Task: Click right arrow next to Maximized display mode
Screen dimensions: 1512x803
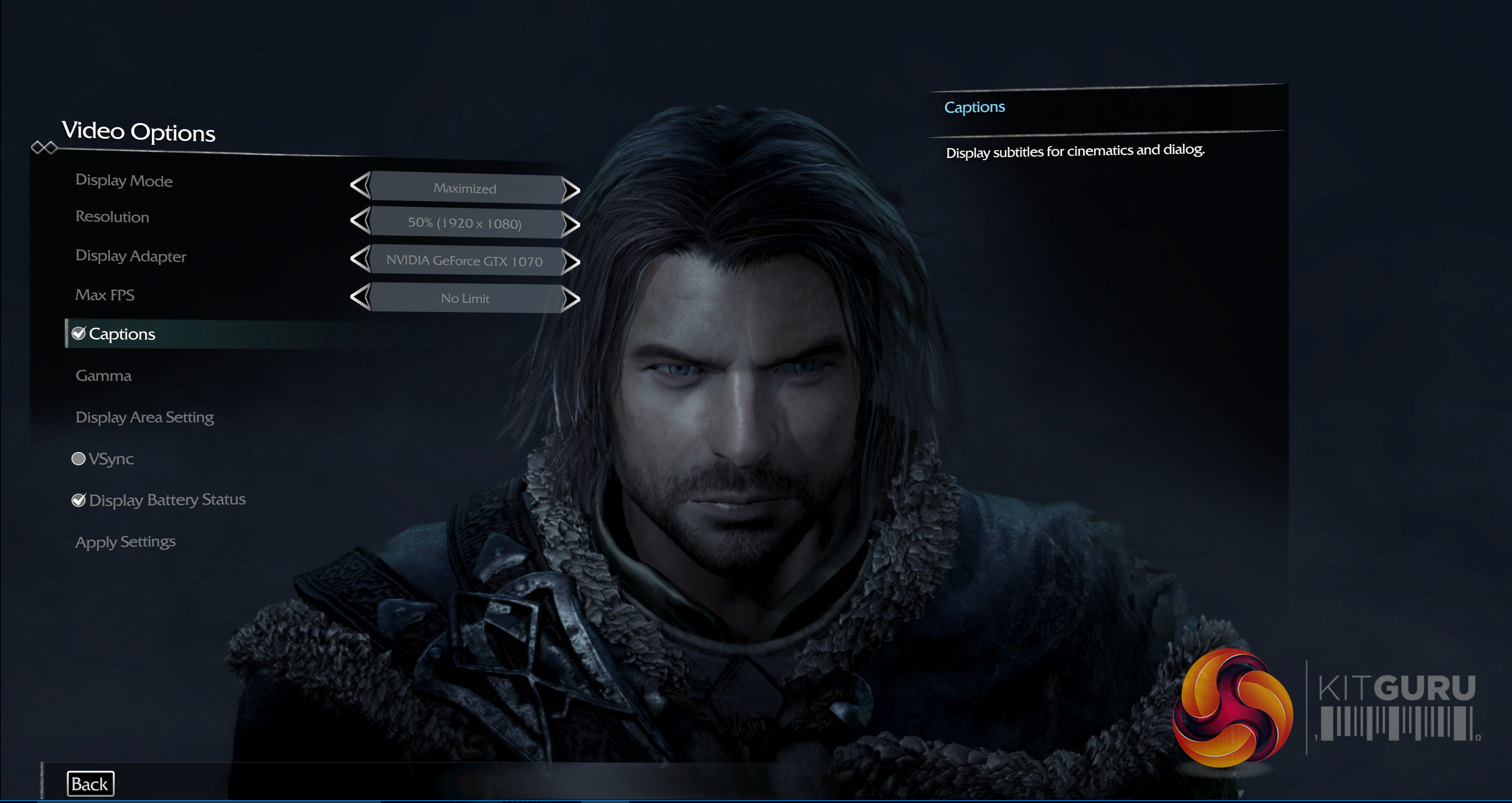Action: tap(570, 189)
